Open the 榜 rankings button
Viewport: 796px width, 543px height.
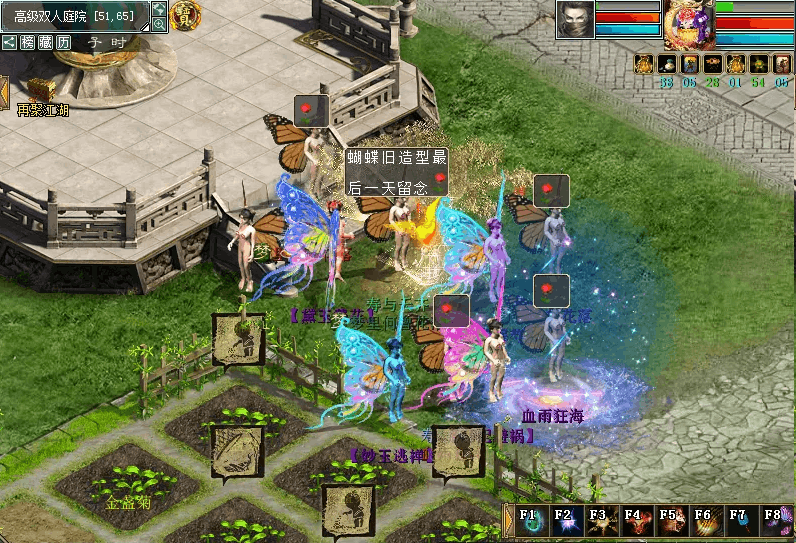(27, 42)
